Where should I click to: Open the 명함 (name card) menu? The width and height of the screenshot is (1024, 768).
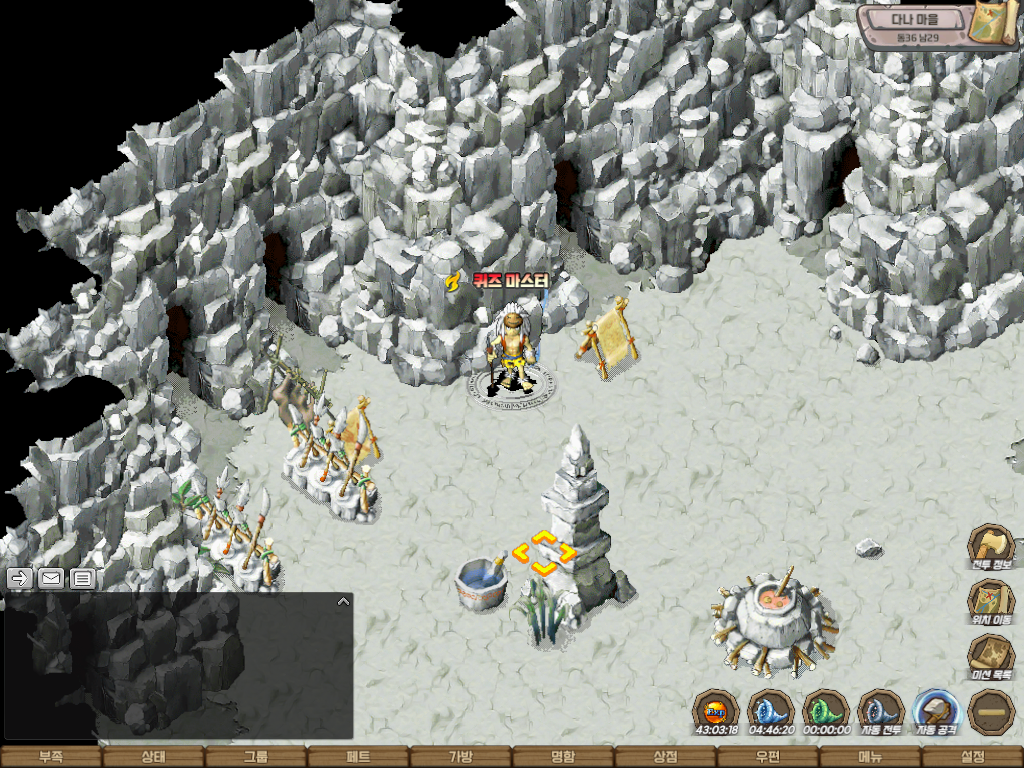[563, 757]
